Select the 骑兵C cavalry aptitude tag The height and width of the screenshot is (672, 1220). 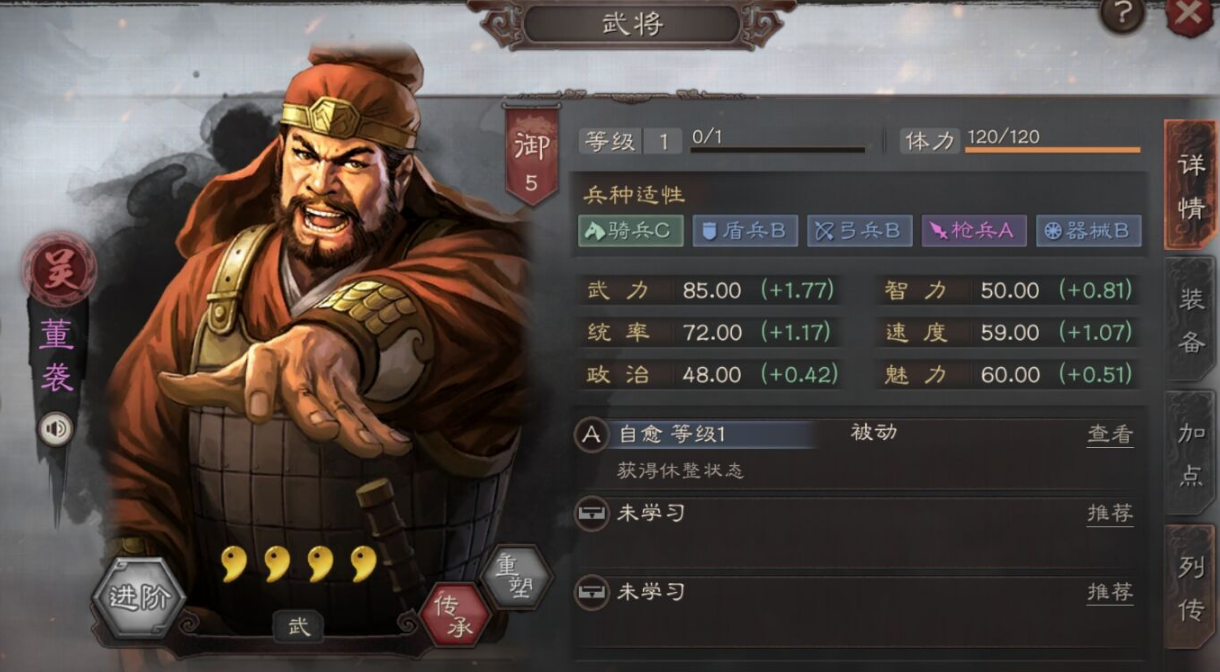pos(630,231)
